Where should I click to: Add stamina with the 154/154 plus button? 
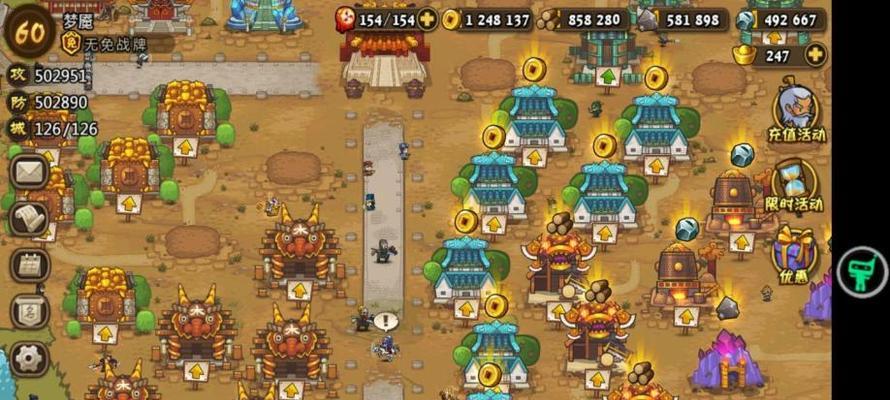428,19
